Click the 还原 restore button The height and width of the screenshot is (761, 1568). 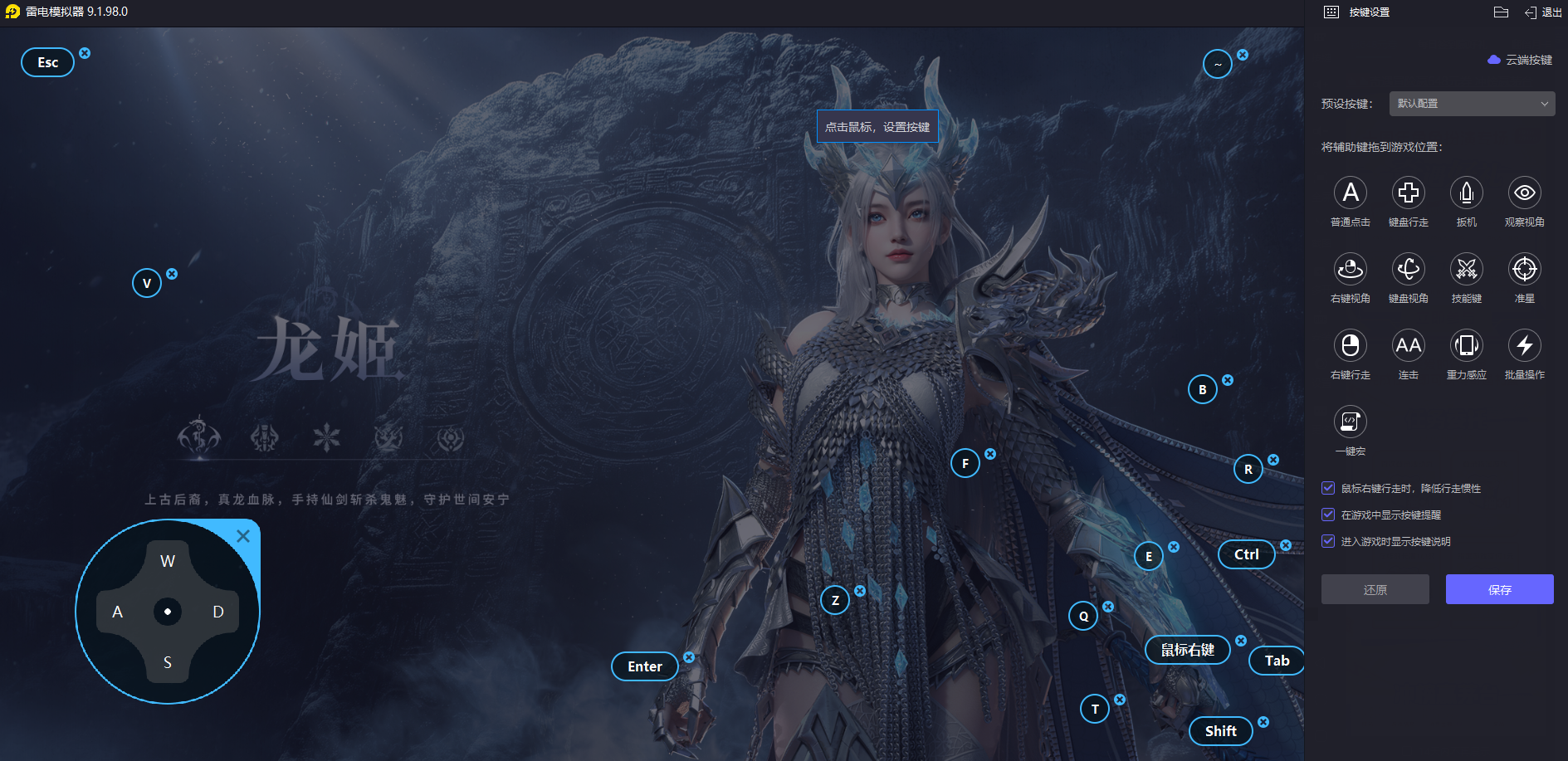click(1375, 589)
